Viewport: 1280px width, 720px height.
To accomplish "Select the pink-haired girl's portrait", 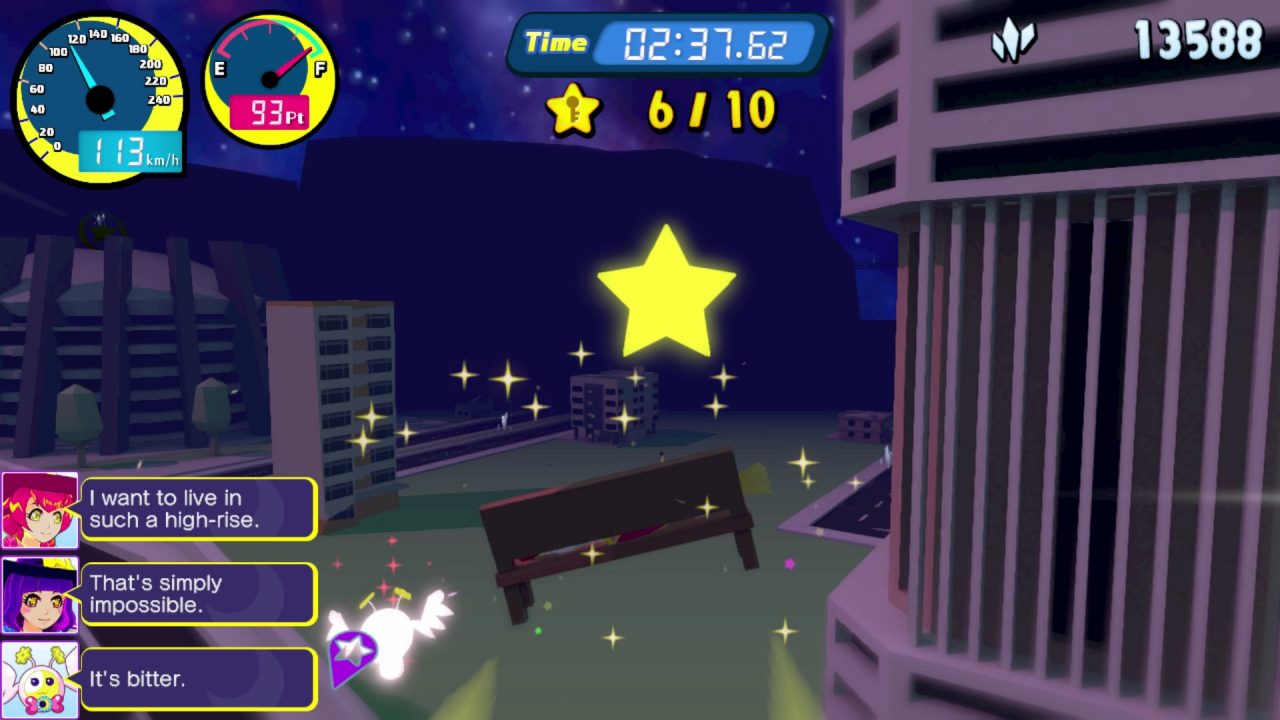I will [40, 510].
